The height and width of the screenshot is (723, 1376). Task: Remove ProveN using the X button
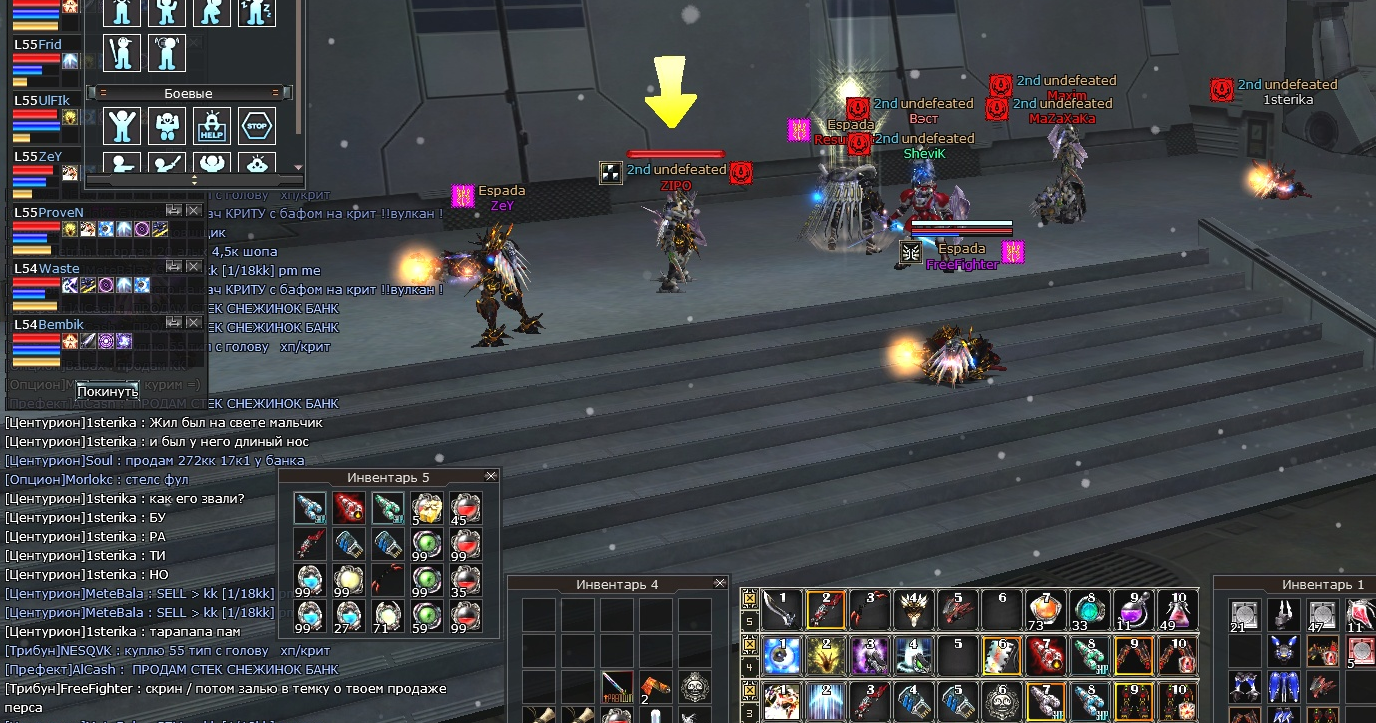point(194,210)
